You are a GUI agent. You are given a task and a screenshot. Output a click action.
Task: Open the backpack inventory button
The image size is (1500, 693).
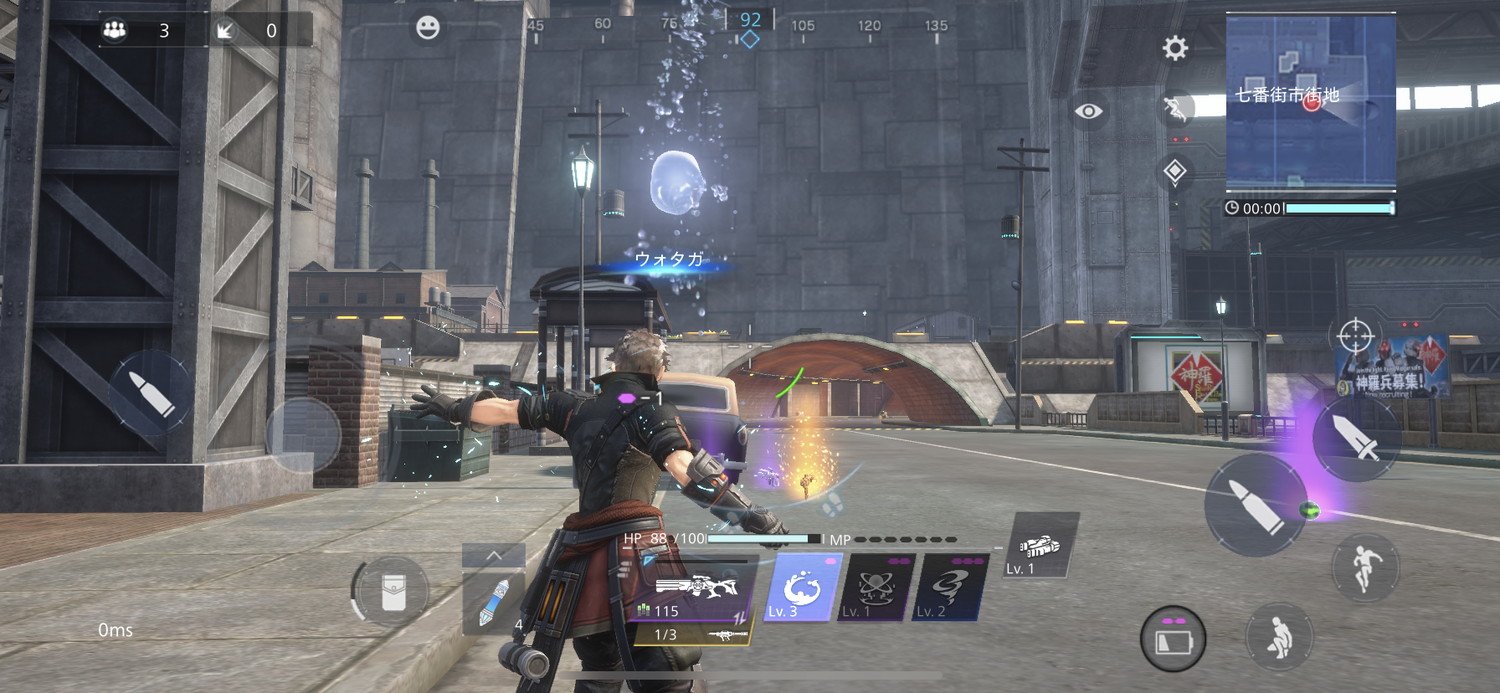pyautogui.click(x=393, y=591)
